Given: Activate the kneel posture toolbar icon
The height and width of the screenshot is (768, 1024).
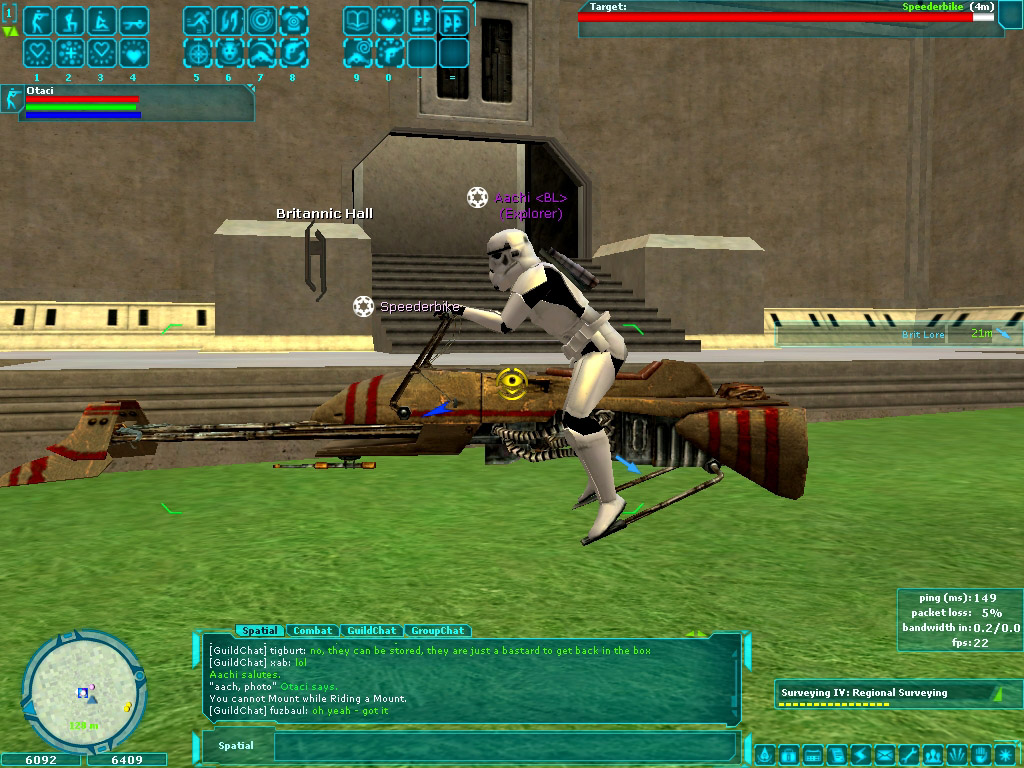Looking at the screenshot, I should (69, 21).
